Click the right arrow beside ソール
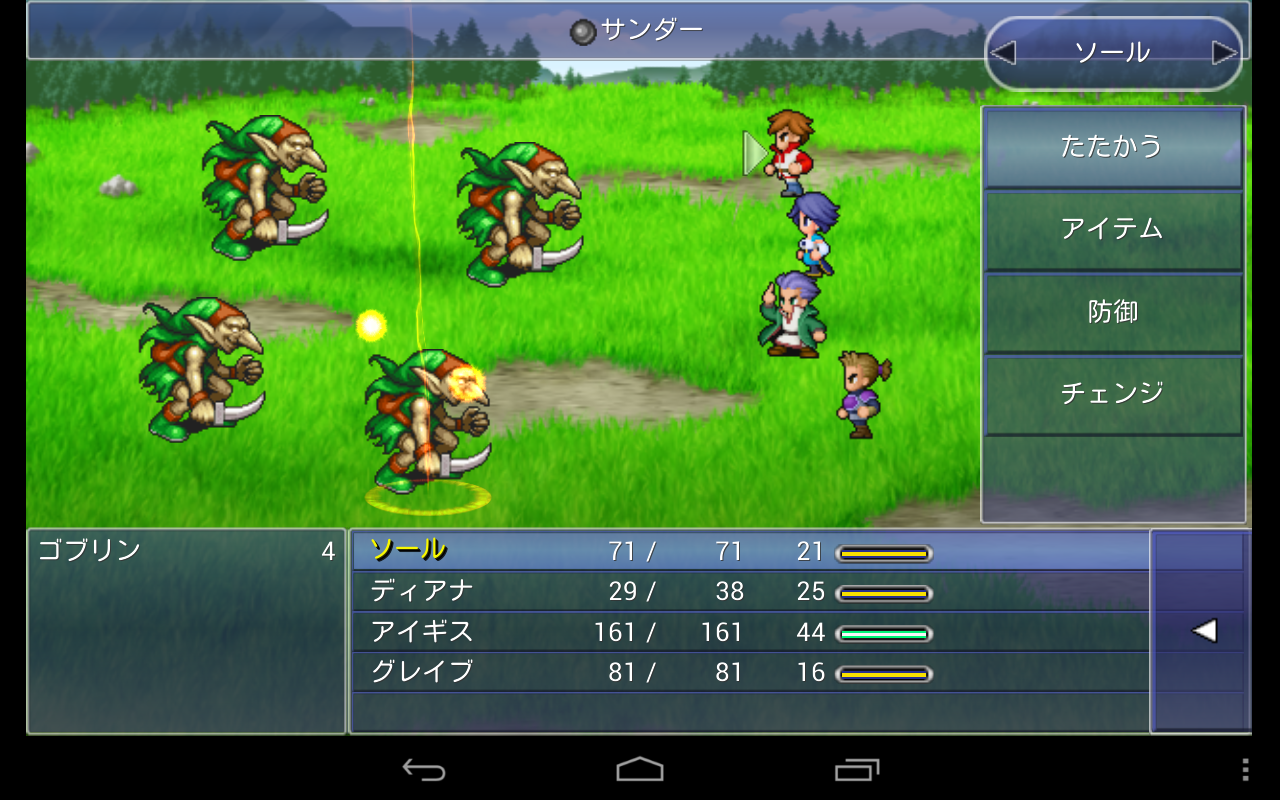This screenshot has height=800, width=1280. (x=1224, y=53)
